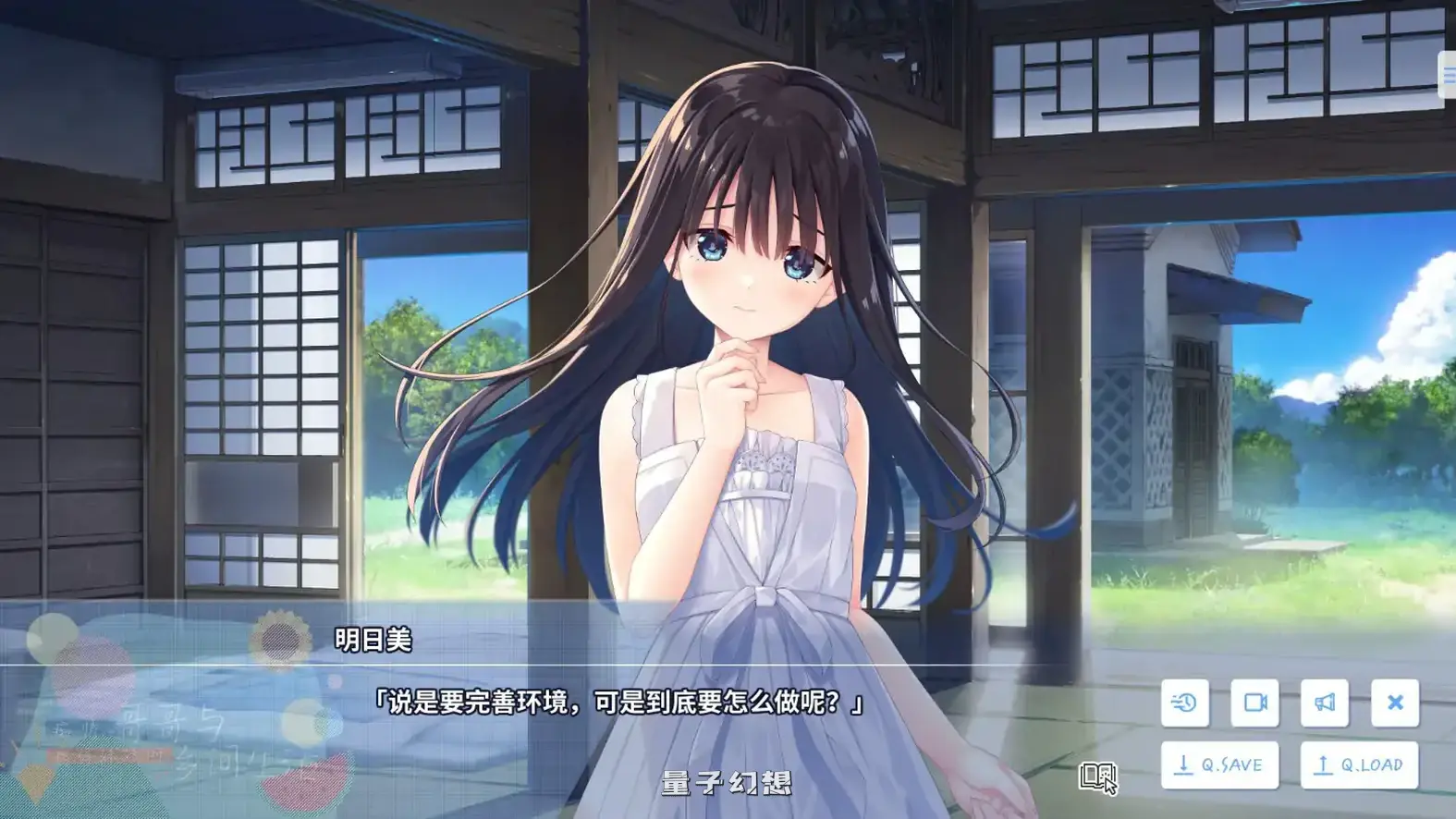Quick save with the Q.SAVE button
This screenshot has width=1456, height=819.
[x=1220, y=764]
